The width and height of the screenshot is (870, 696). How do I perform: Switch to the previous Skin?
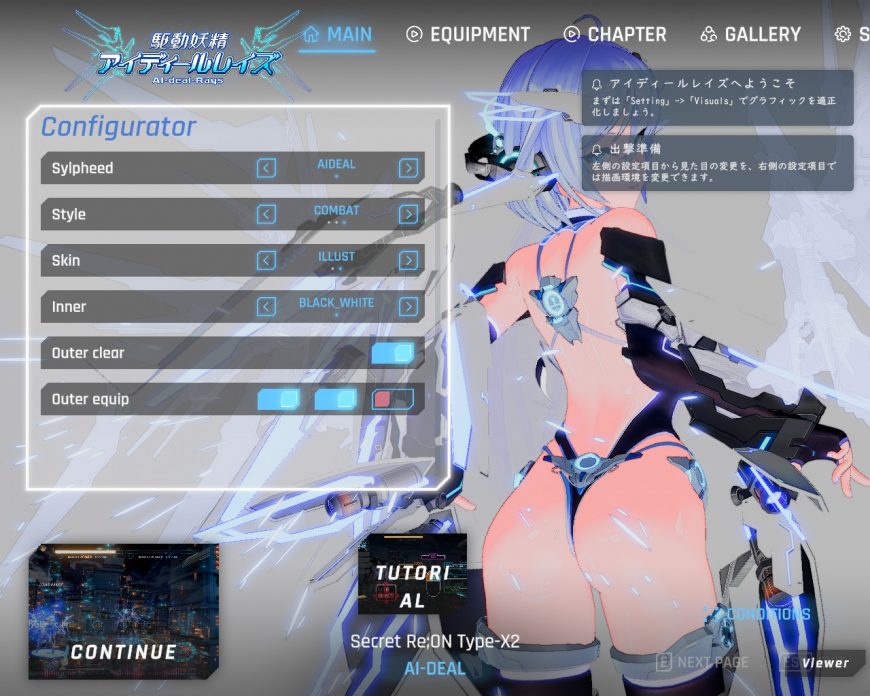coord(266,260)
